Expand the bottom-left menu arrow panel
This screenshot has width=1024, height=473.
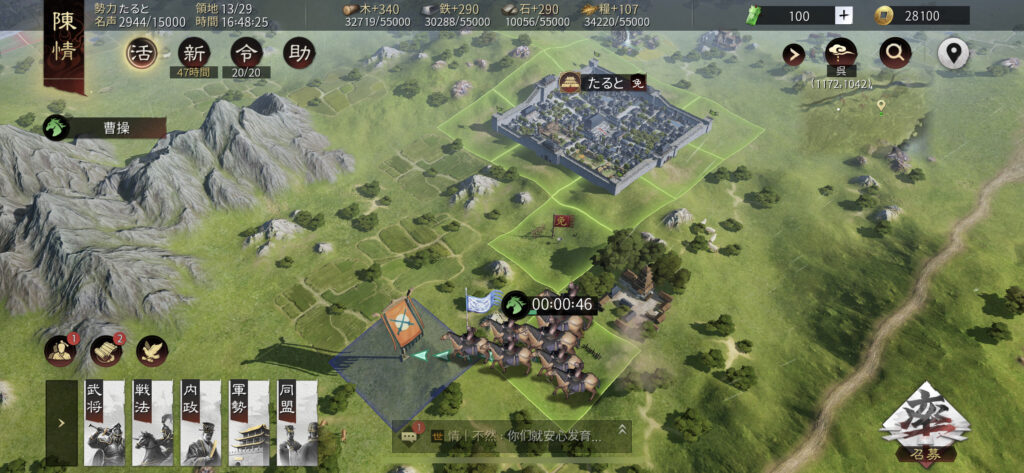pos(61,422)
